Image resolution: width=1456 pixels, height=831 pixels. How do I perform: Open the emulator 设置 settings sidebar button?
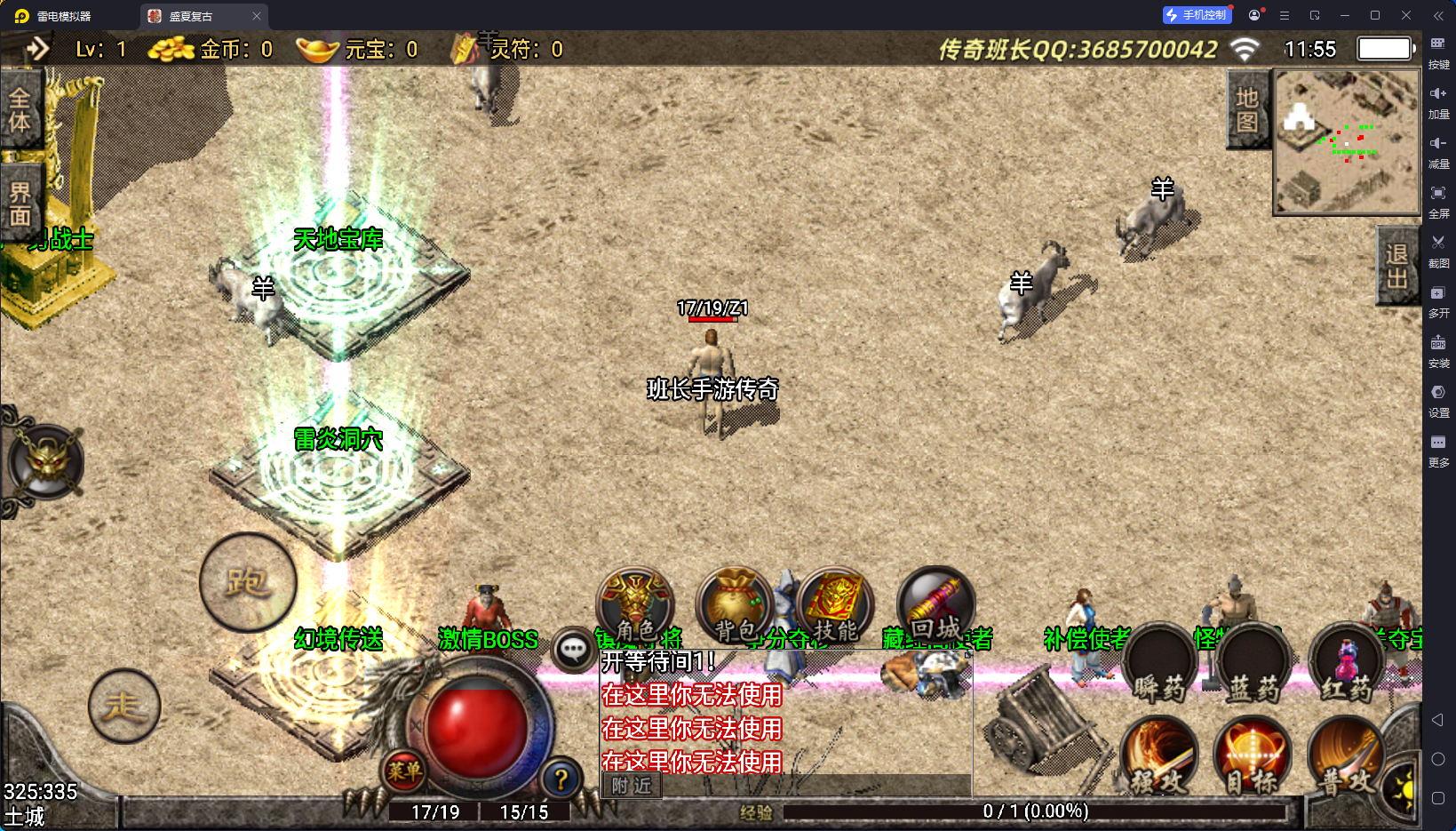[x=1438, y=400]
